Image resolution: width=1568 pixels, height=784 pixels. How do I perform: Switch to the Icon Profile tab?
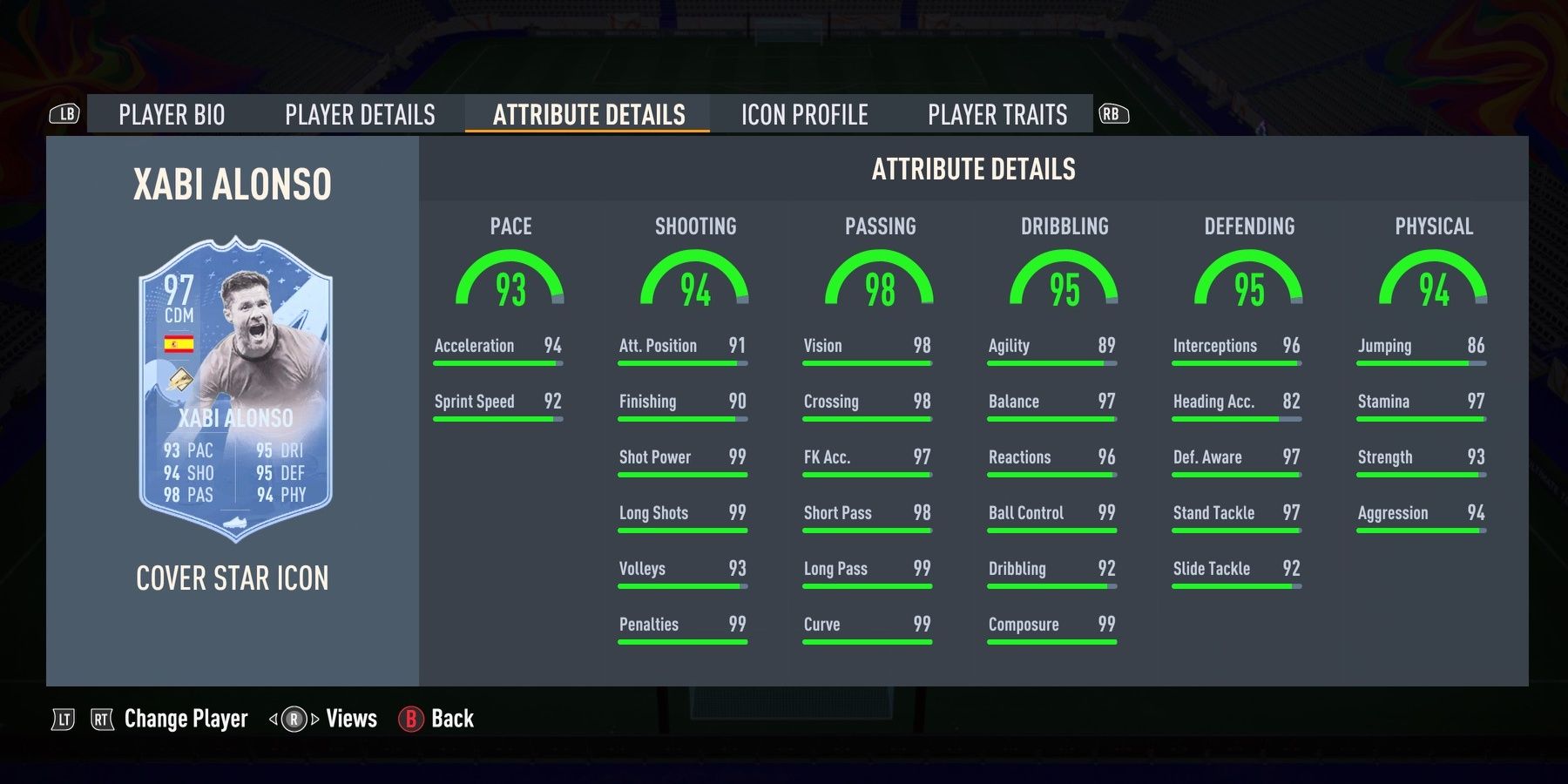coord(803,114)
